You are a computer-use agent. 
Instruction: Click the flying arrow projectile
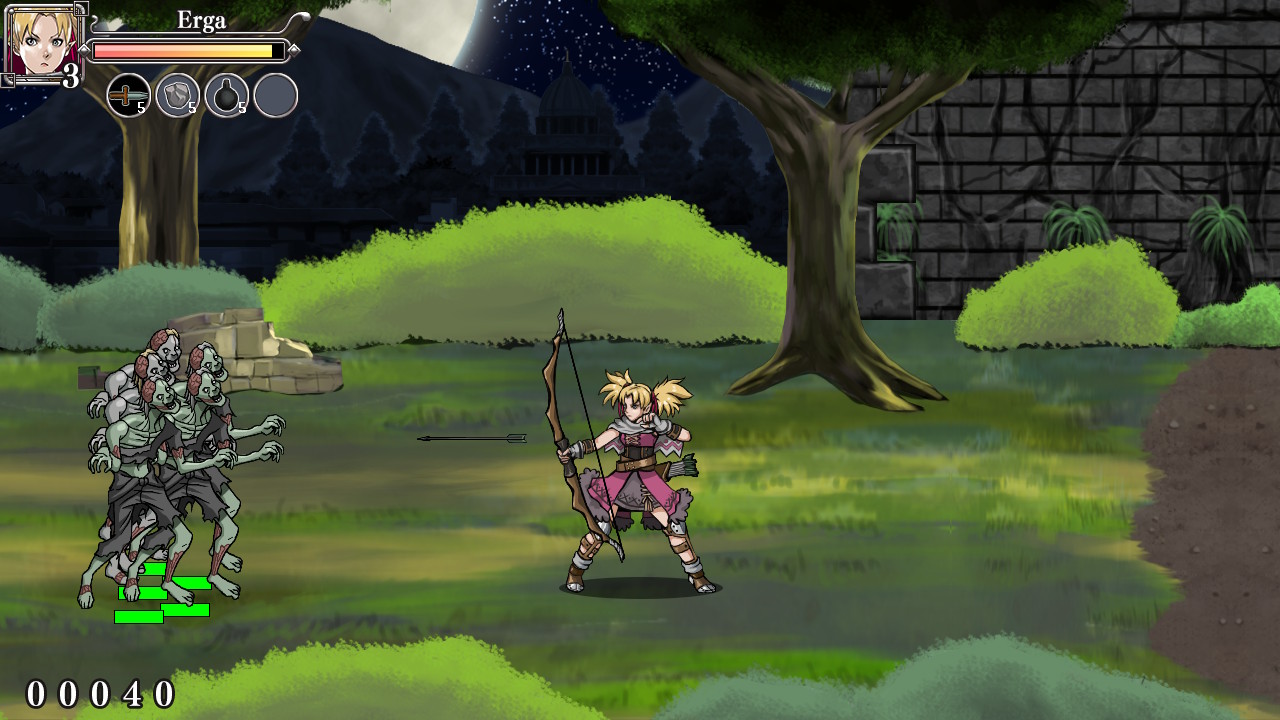click(x=470, y=437)
